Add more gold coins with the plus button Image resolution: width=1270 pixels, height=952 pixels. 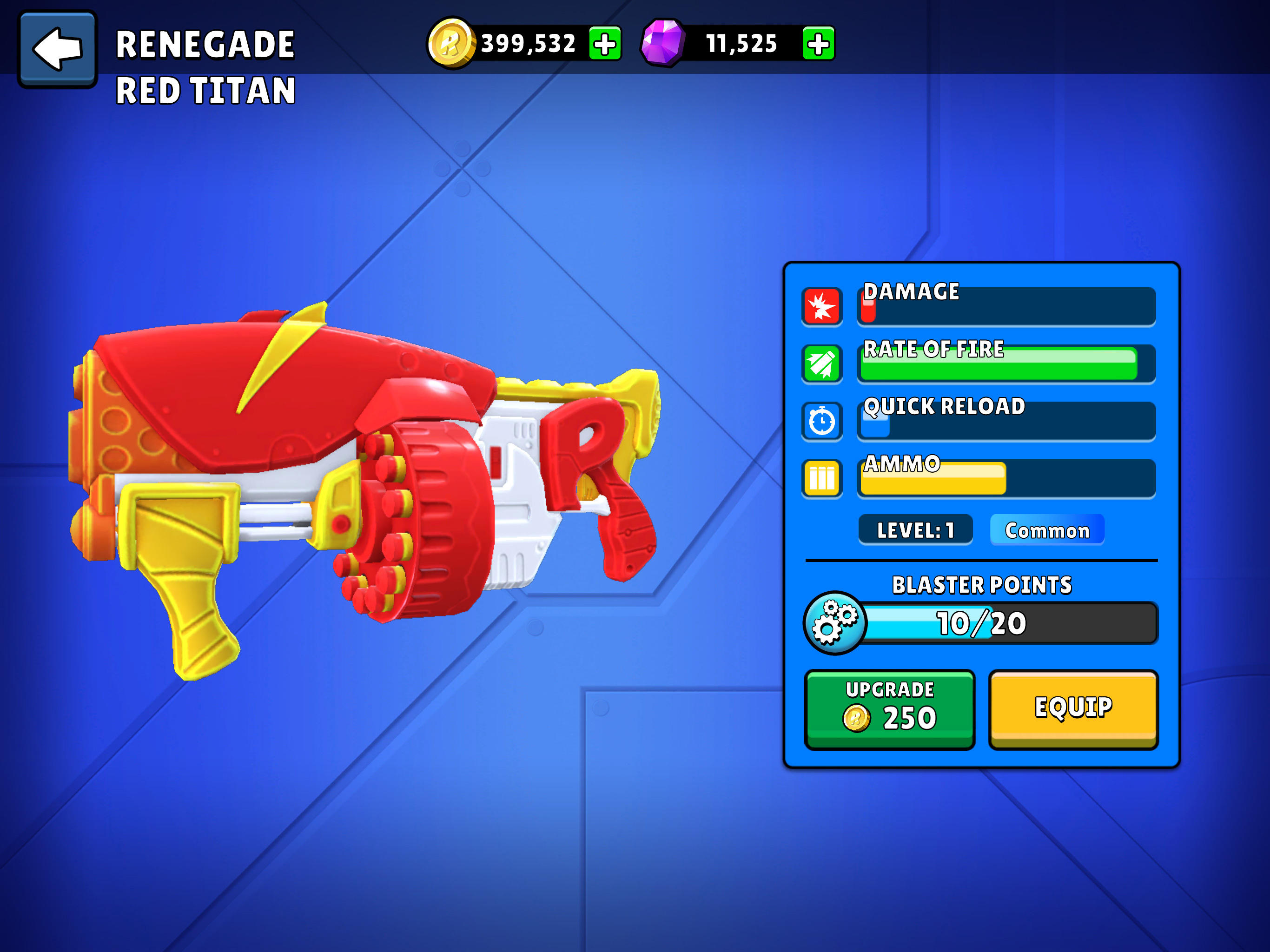605,44
